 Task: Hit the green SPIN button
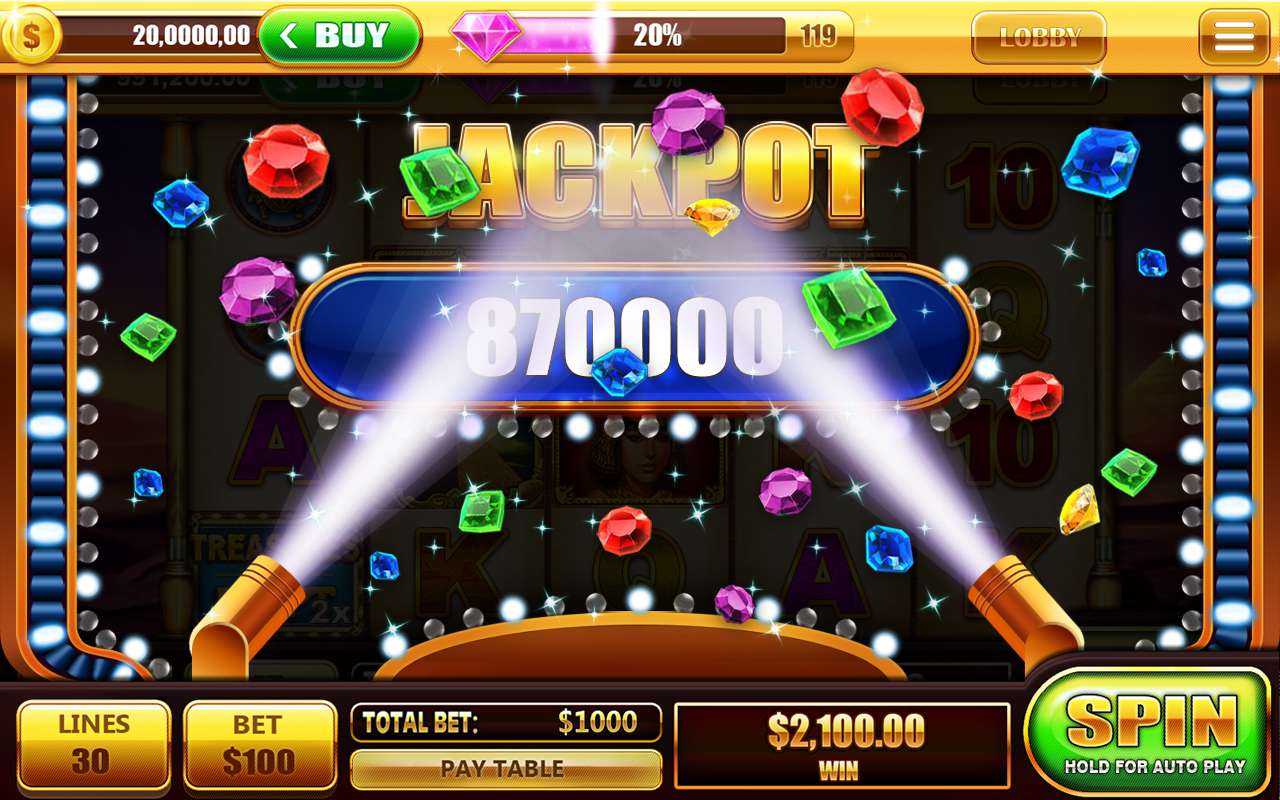pyautogui.click(x=1148, y=731)
